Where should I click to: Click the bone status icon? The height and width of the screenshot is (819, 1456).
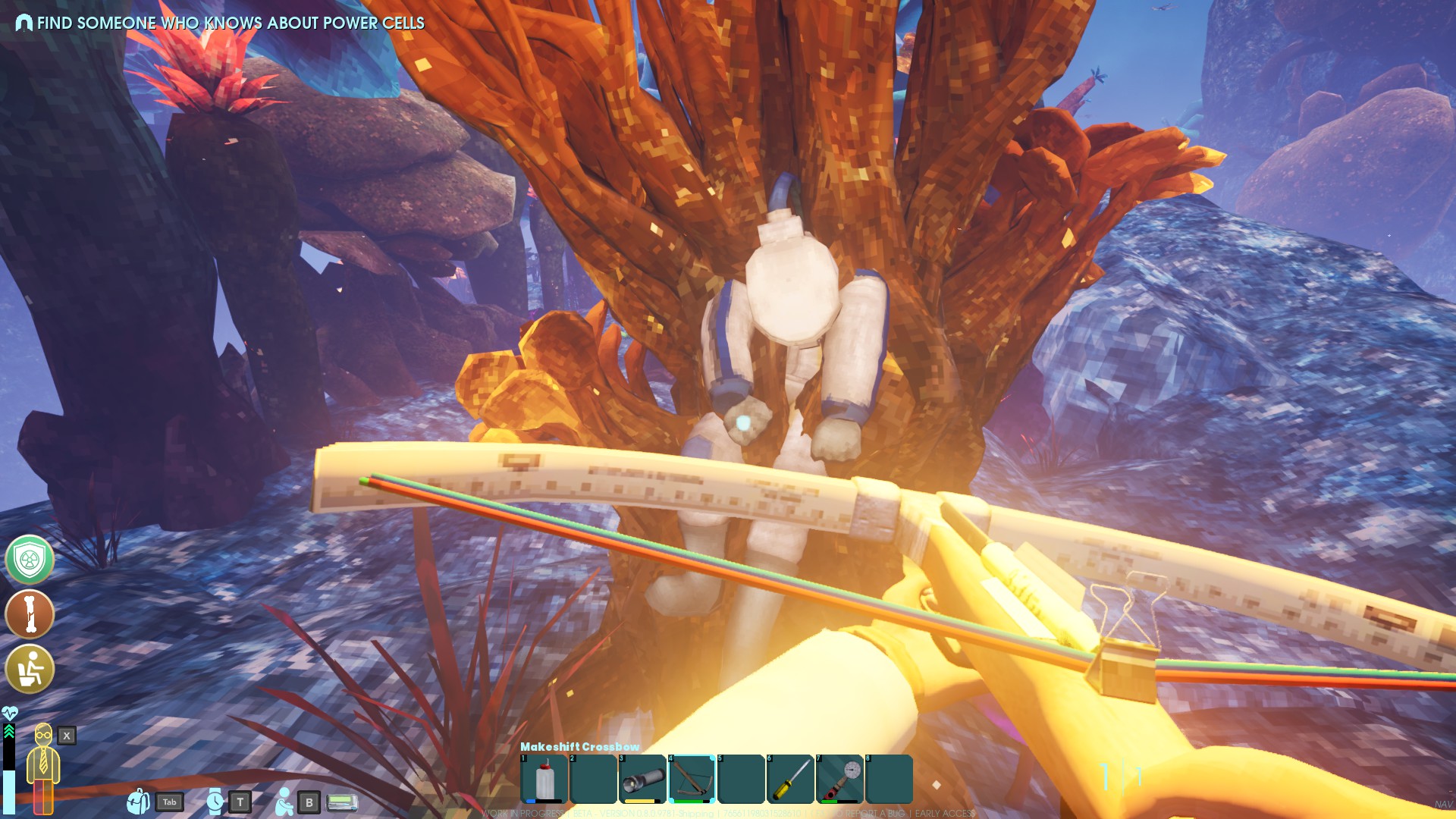point(30,614)
